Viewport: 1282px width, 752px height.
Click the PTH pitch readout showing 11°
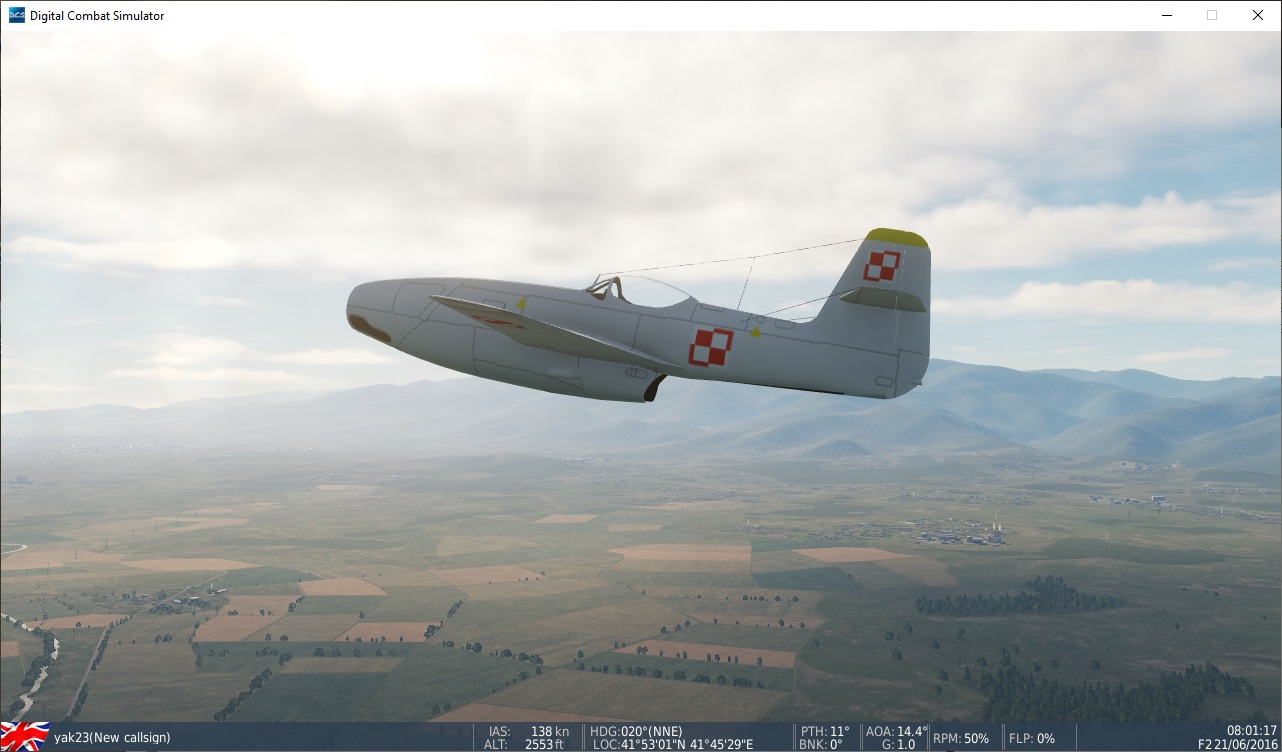coord(825,731)
